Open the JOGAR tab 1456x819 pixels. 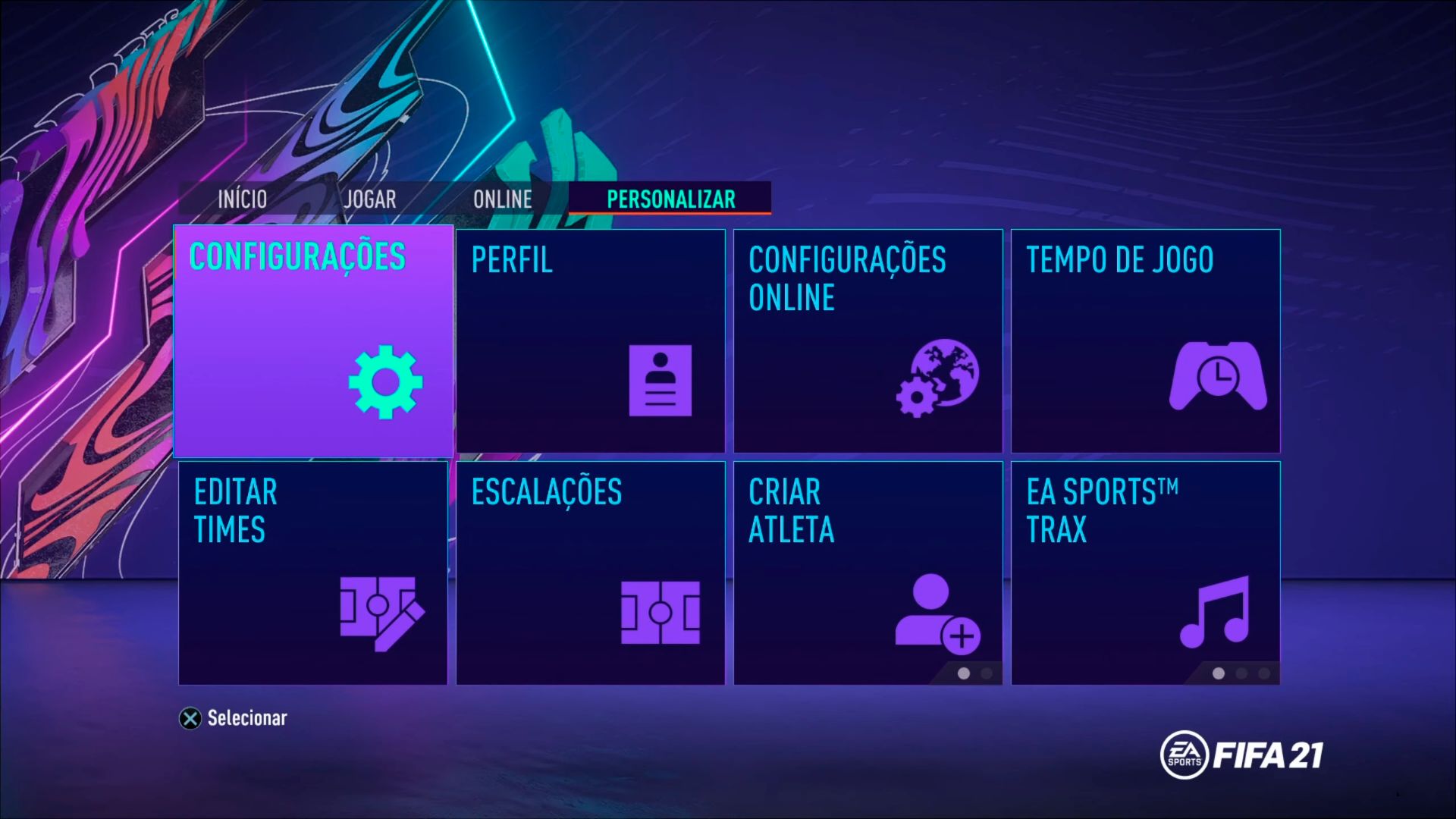369,199
